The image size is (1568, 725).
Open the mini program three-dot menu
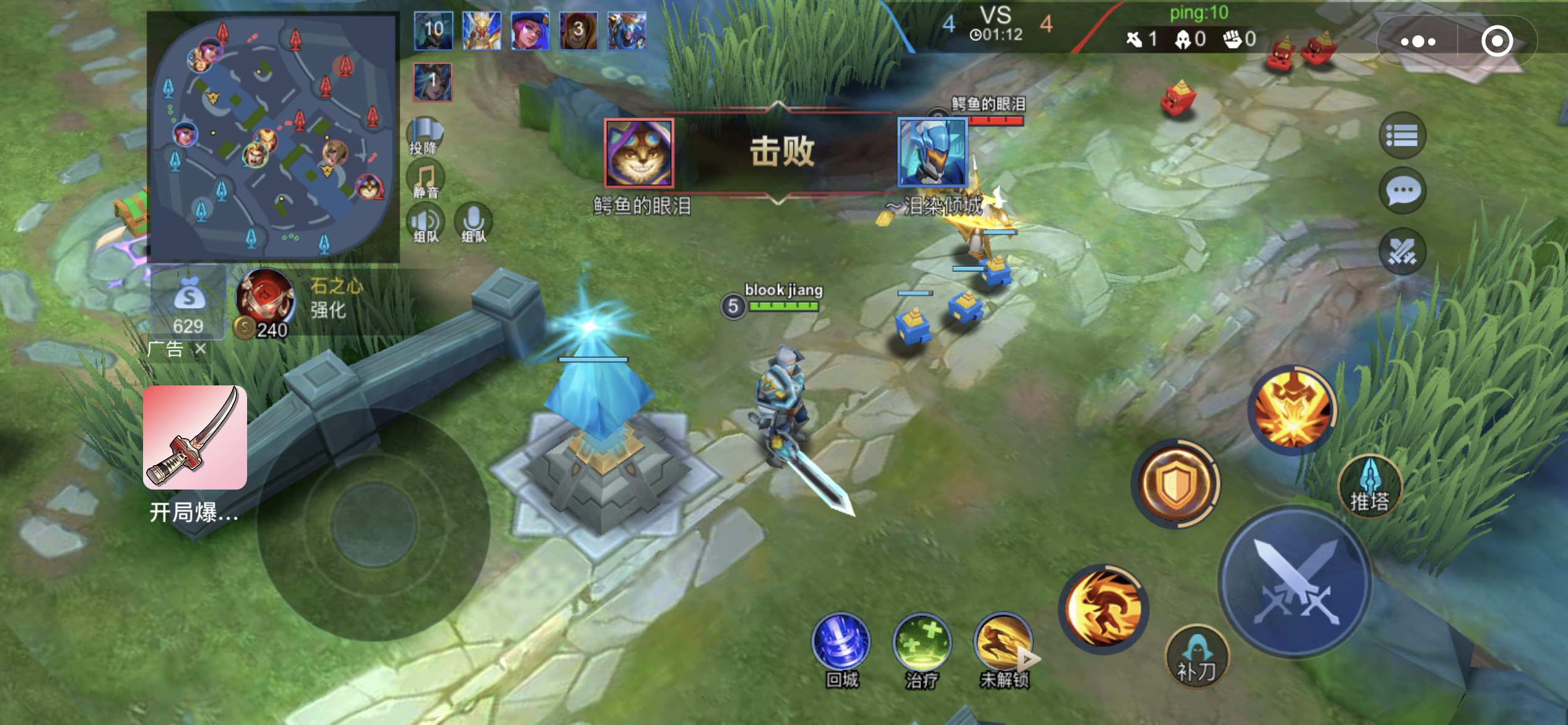click(x=1418, y=42)
